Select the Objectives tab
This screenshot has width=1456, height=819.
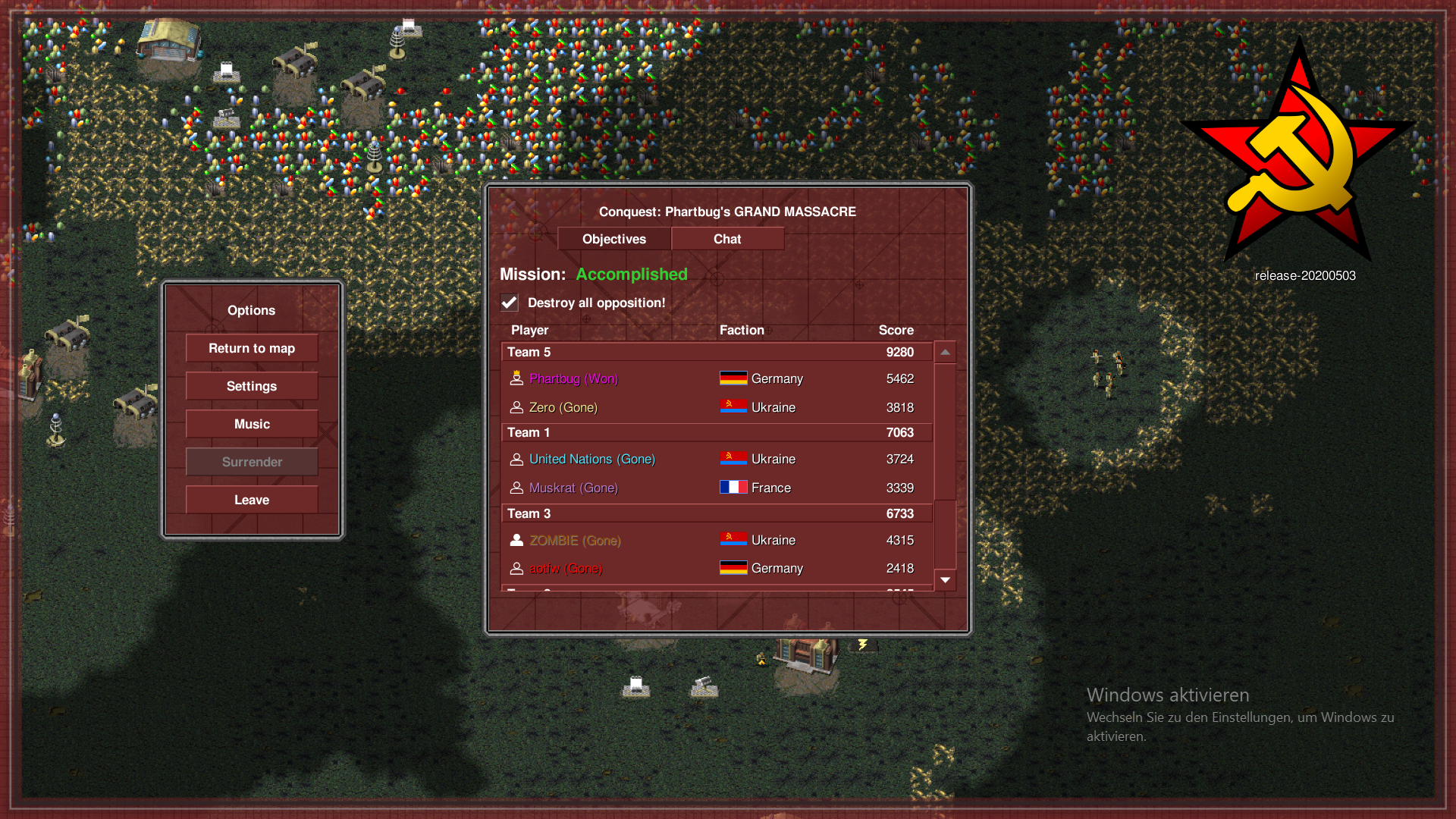[614, 239]
